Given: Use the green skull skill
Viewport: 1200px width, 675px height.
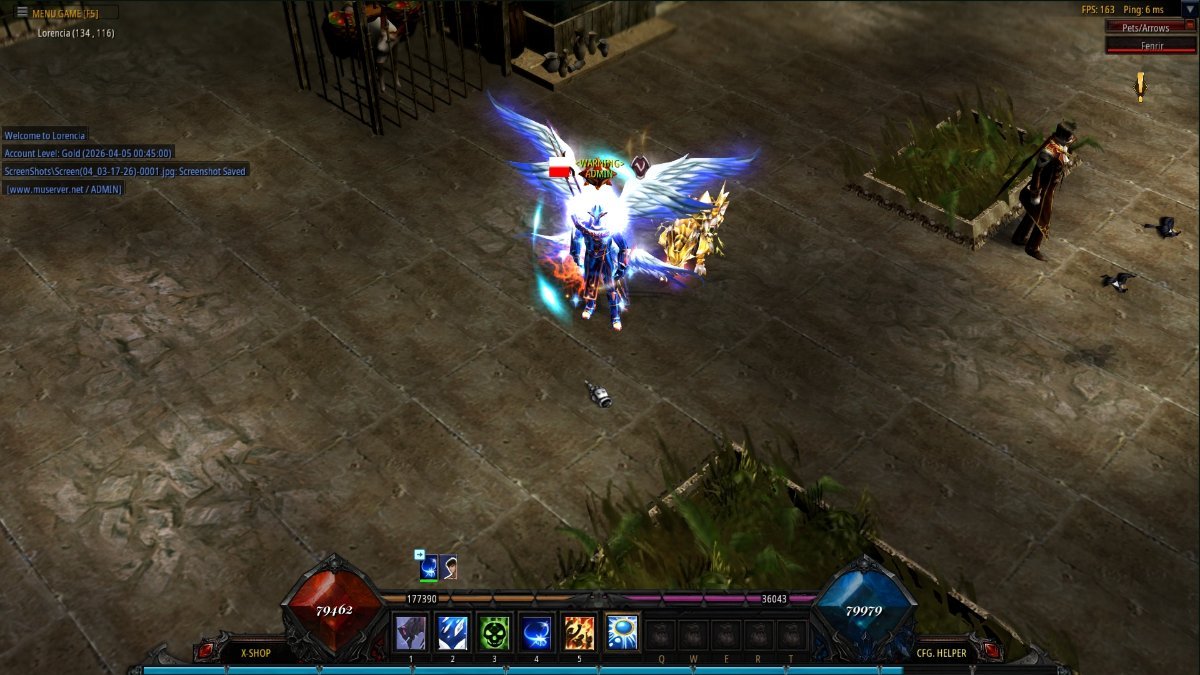Looking at the screenshot, I should pos(495,633).
